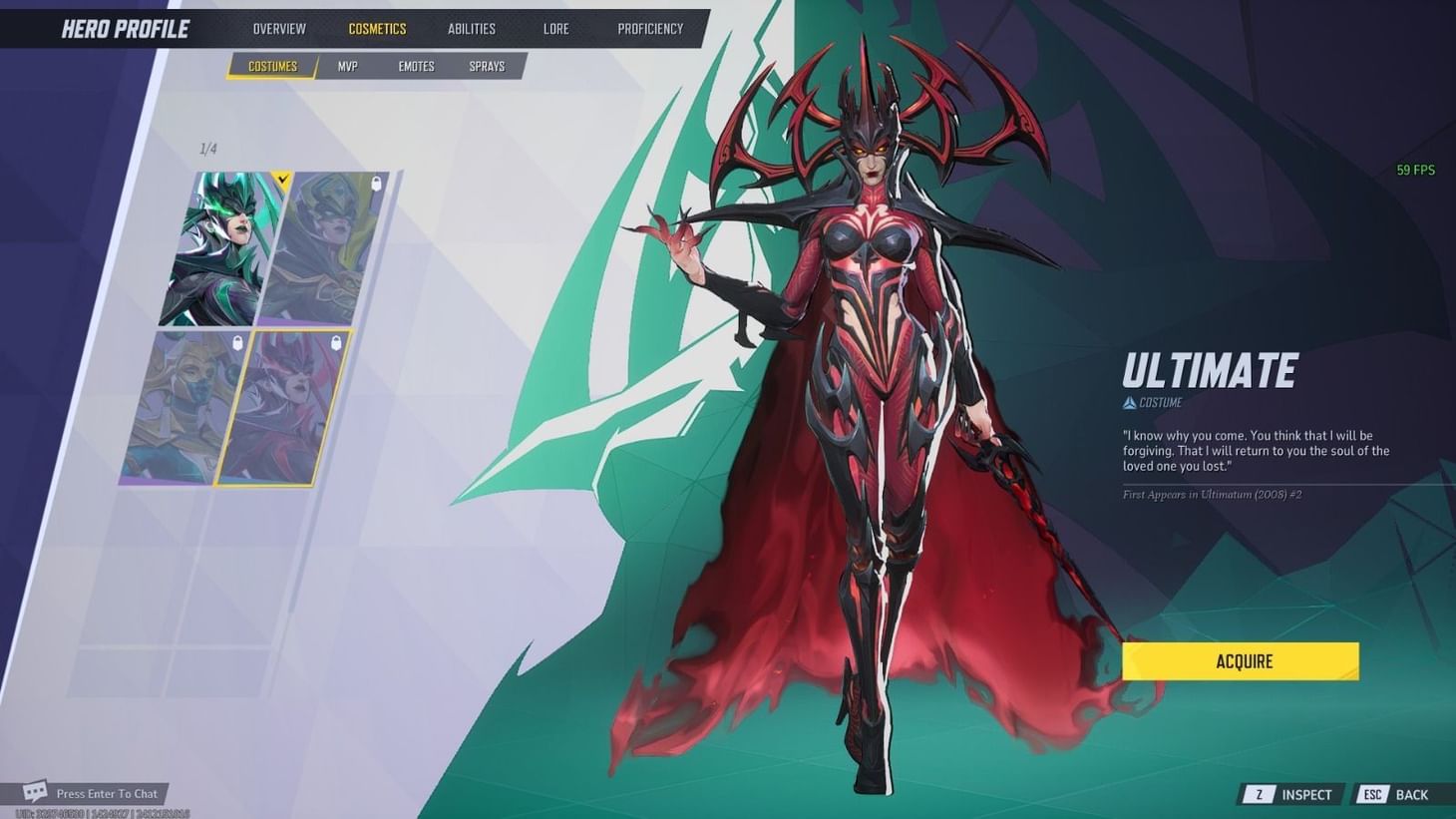View the Sprays sub-tab
Viewport: 1456px width, 819px height.
[x=487, y=66]
